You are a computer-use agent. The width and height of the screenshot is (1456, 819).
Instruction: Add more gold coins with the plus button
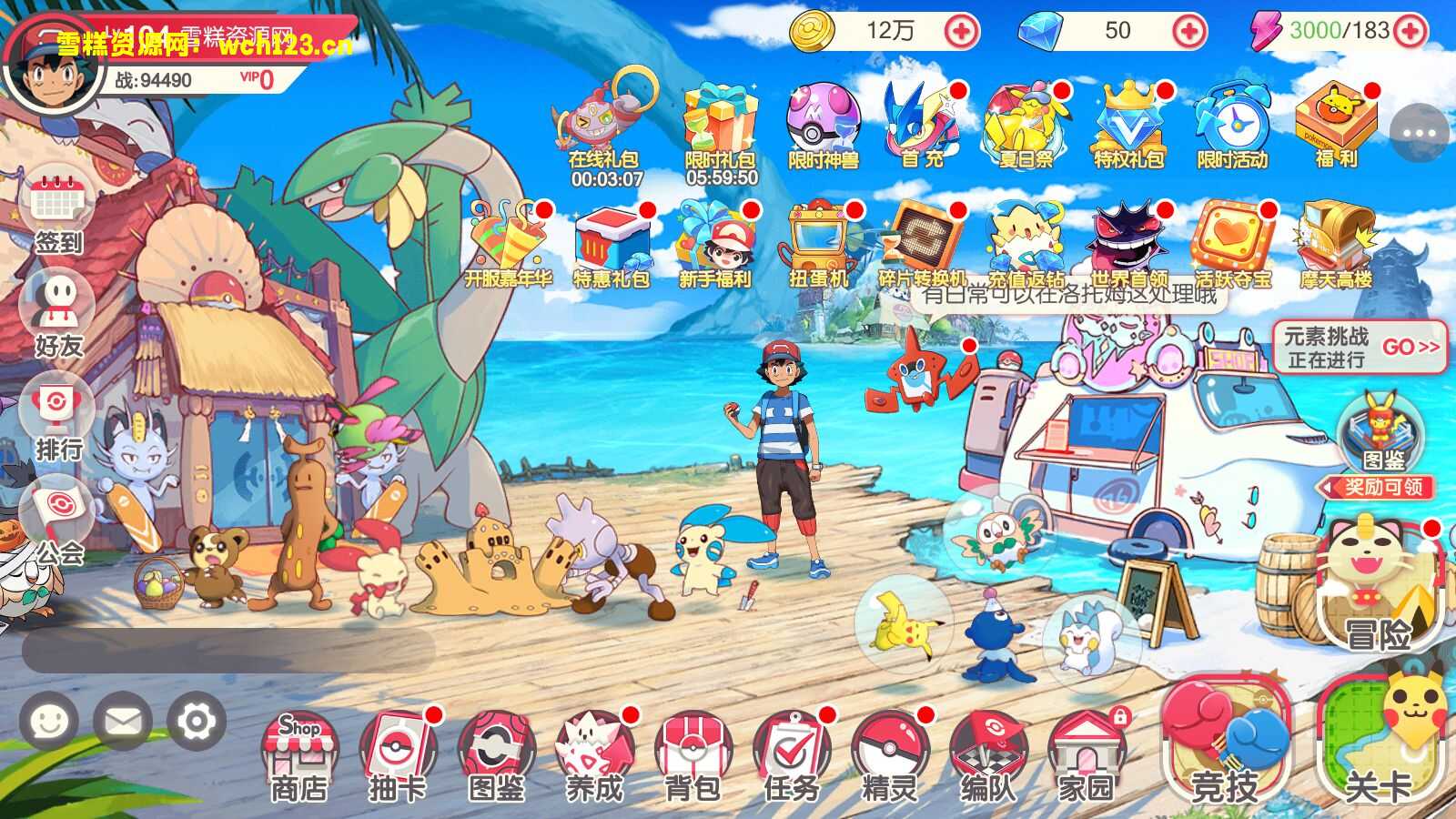[961, 31]
